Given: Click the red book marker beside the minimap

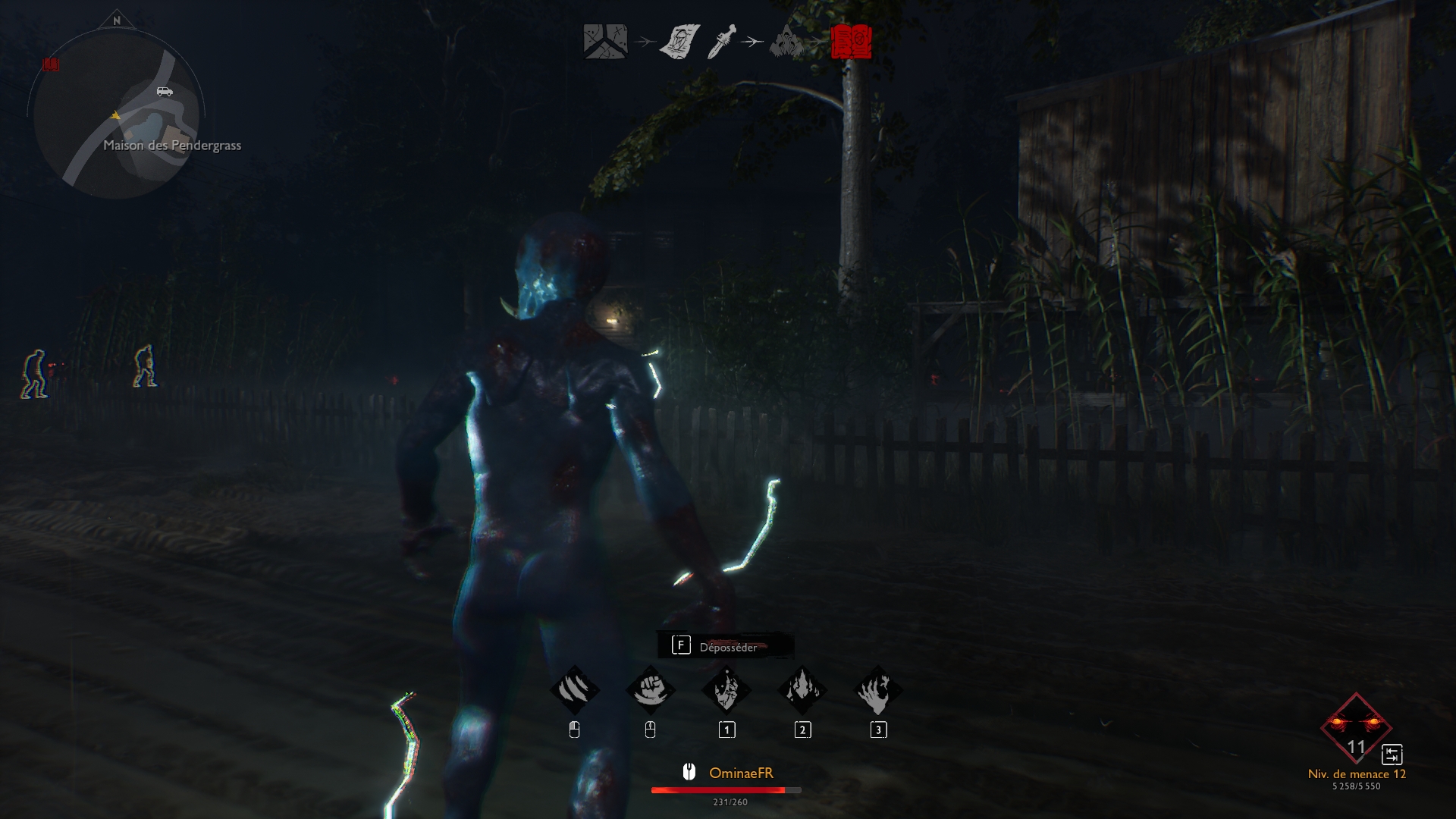Looking at the screenshot, I should click(51, 65).
